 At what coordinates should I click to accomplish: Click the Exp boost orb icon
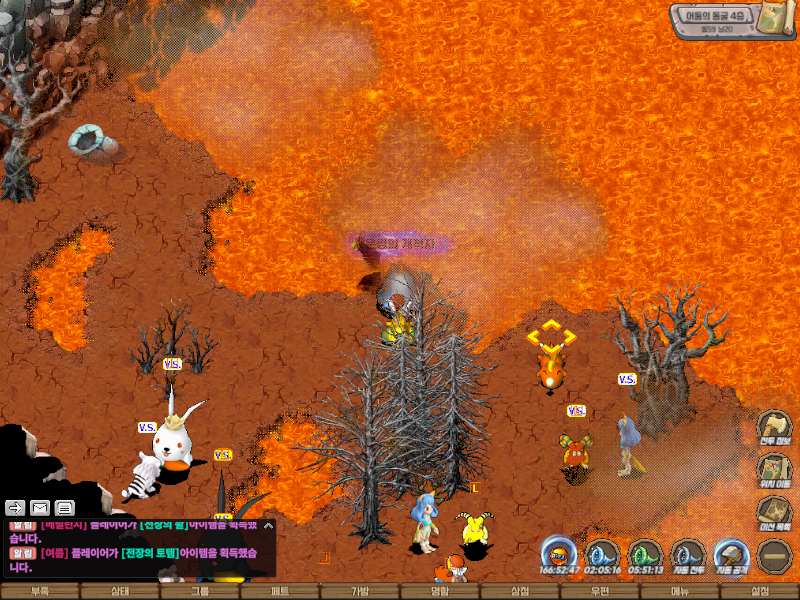tap(558, 555)
